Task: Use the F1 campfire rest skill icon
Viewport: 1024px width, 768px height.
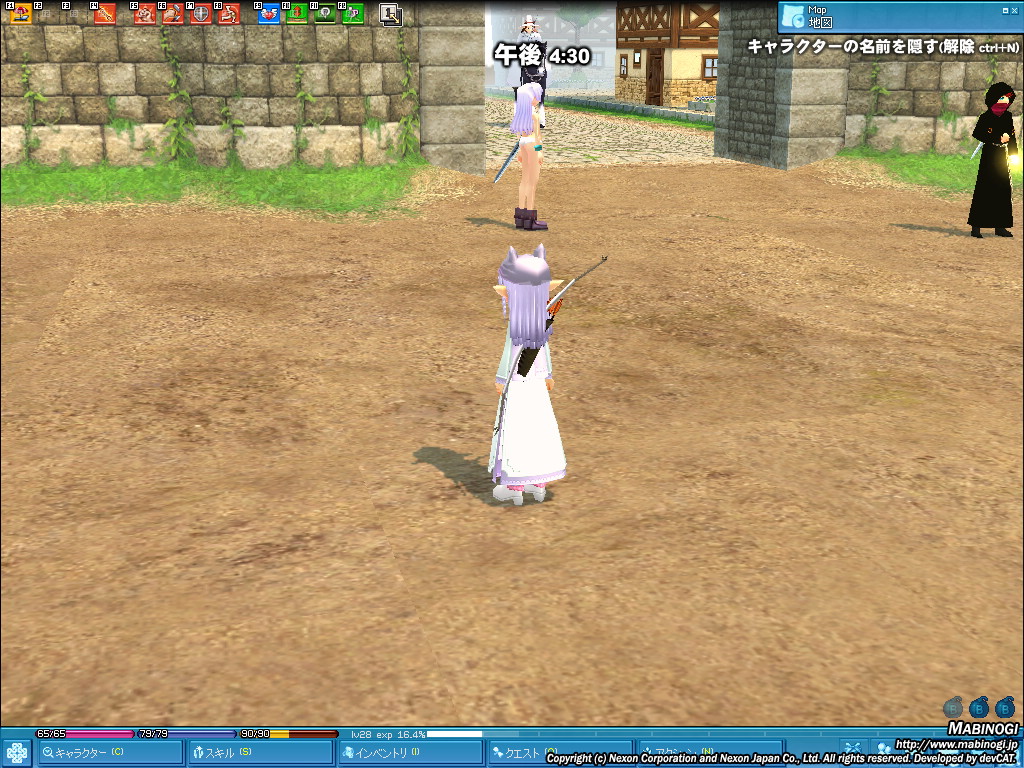Action: pyautogui.click(x=20, y=14)
